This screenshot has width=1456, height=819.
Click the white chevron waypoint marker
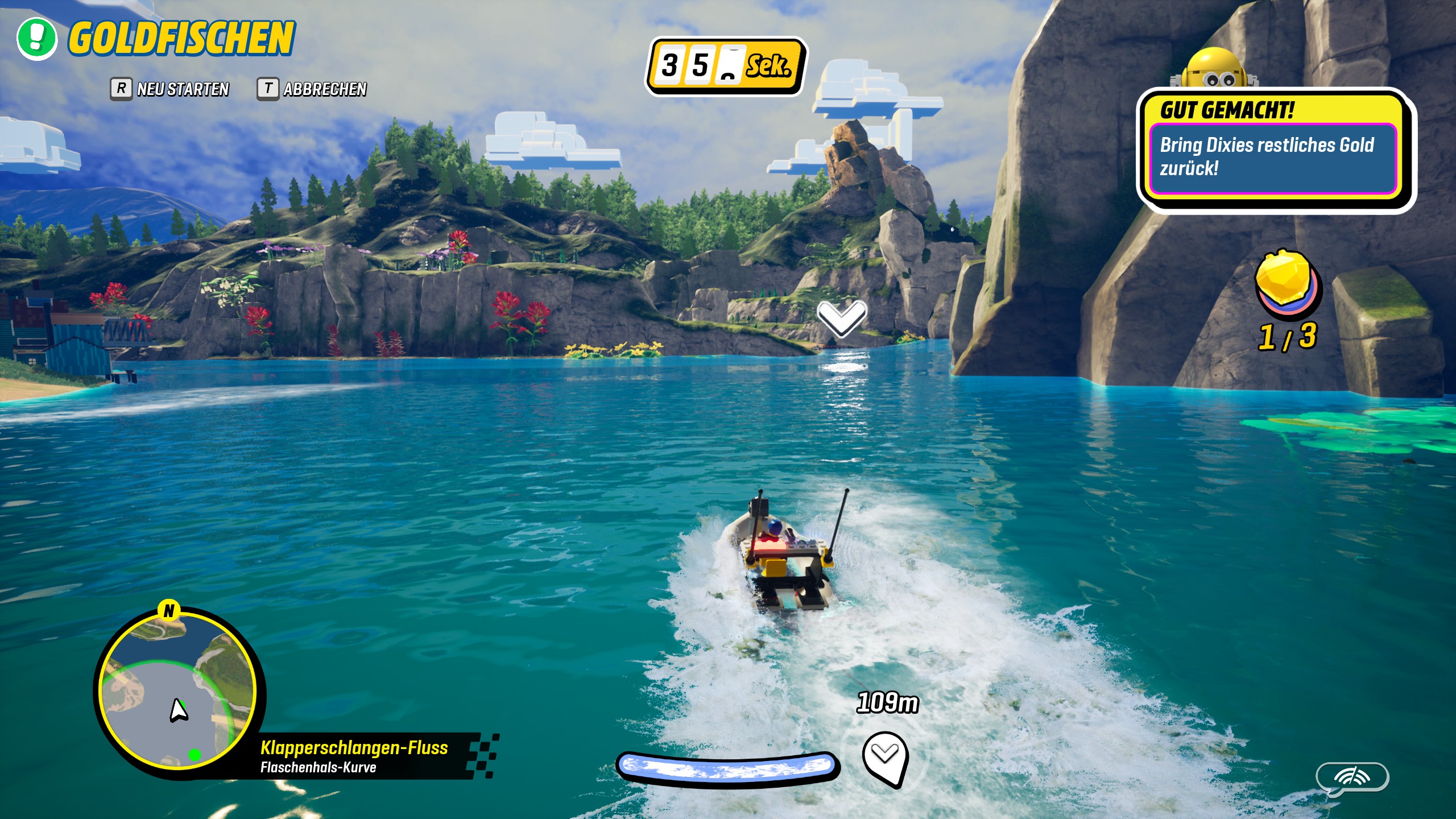point(842,317)
